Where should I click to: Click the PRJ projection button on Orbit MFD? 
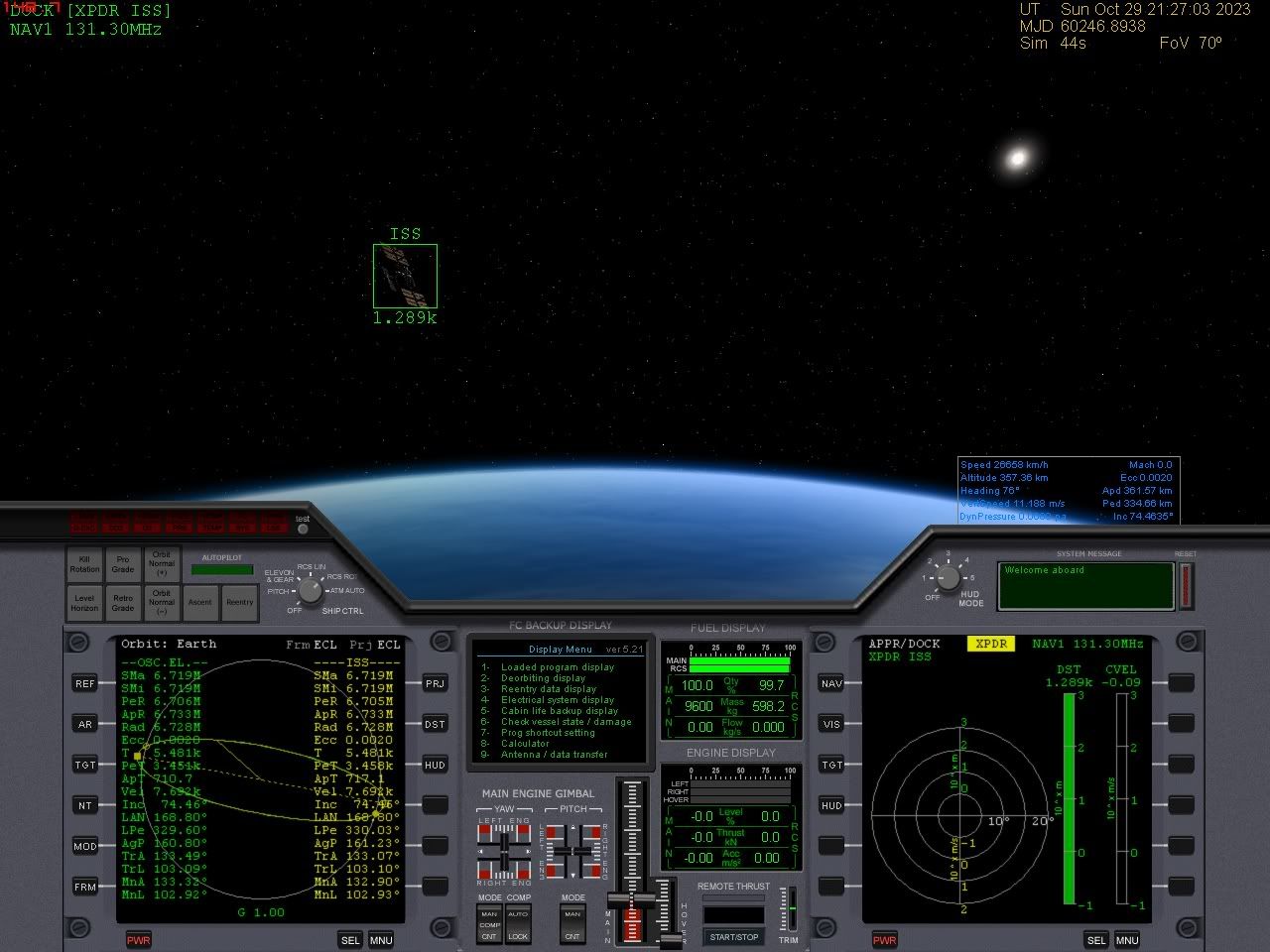tap(435, 684)
